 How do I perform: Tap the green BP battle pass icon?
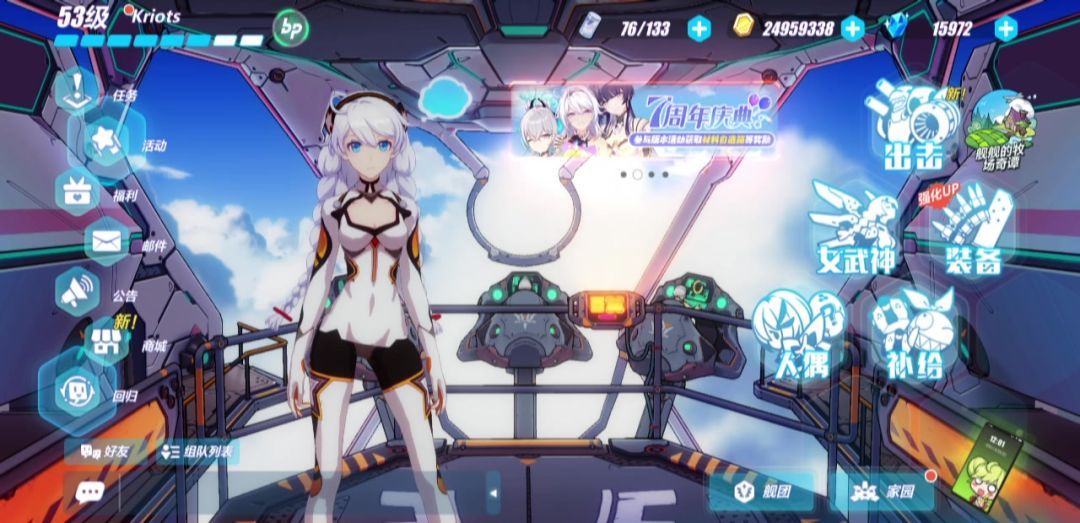pos(290,27)
